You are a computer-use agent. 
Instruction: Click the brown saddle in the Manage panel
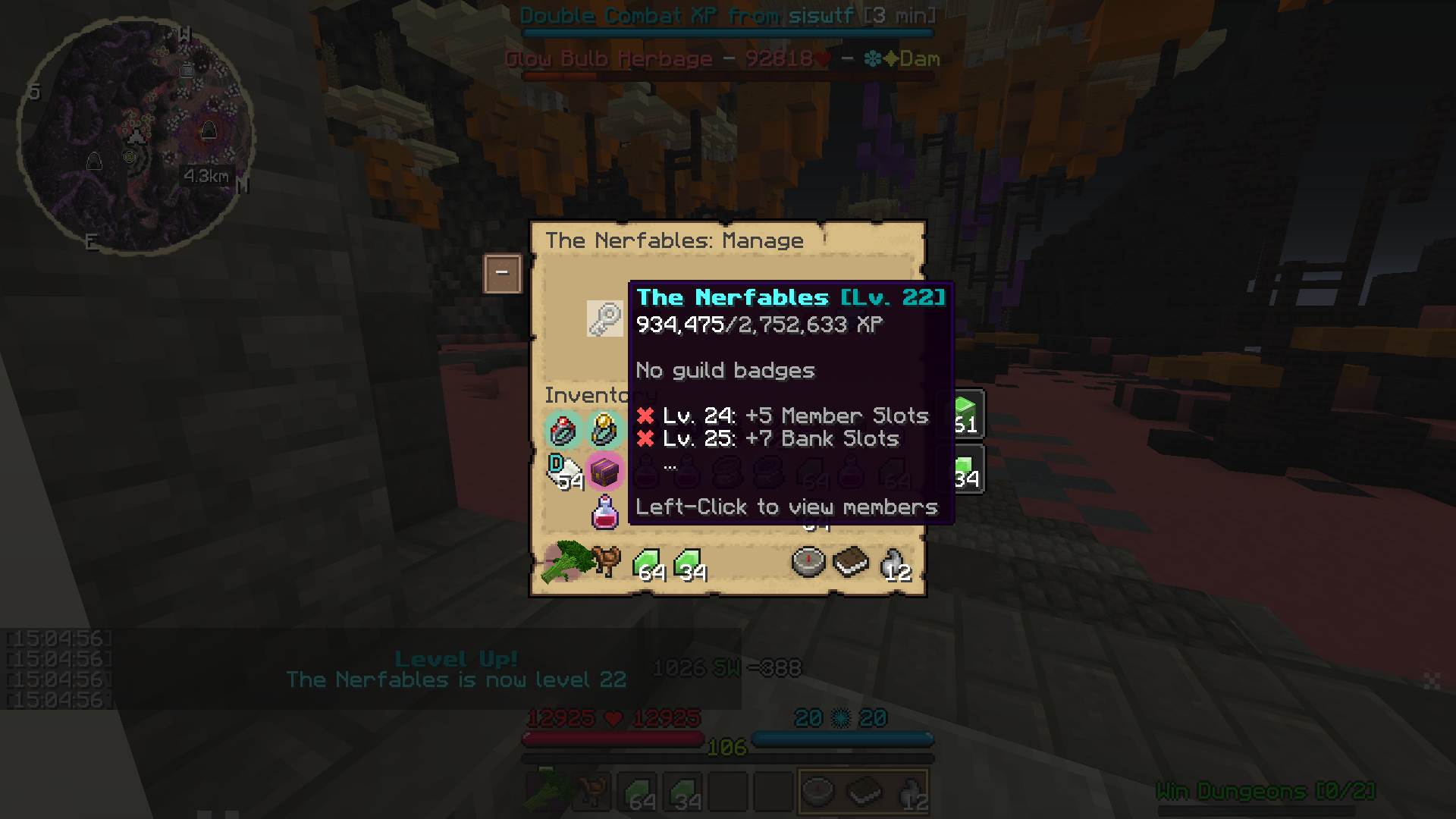coord(606,561)
